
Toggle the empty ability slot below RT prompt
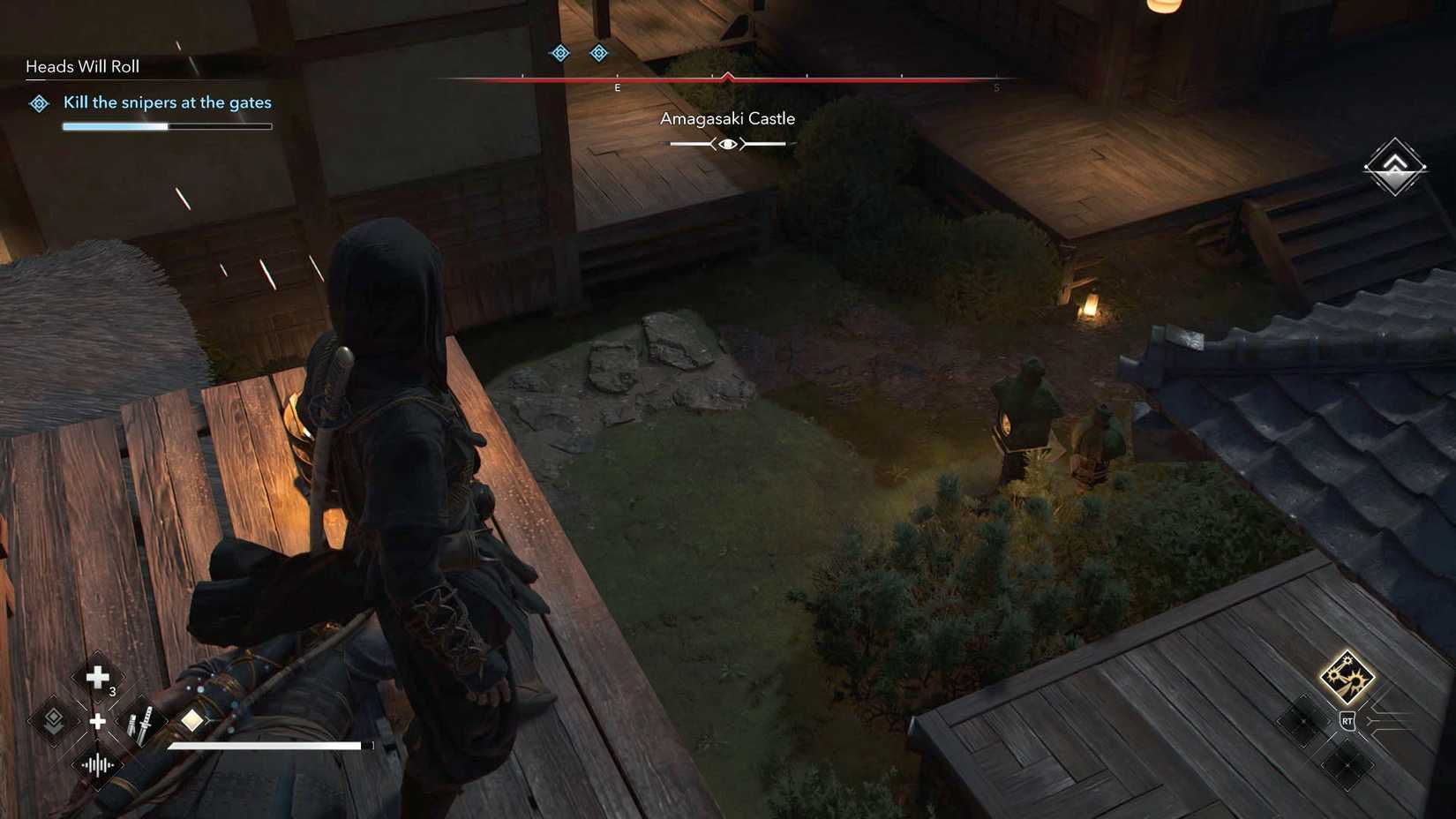click(x=1346, y=764)
